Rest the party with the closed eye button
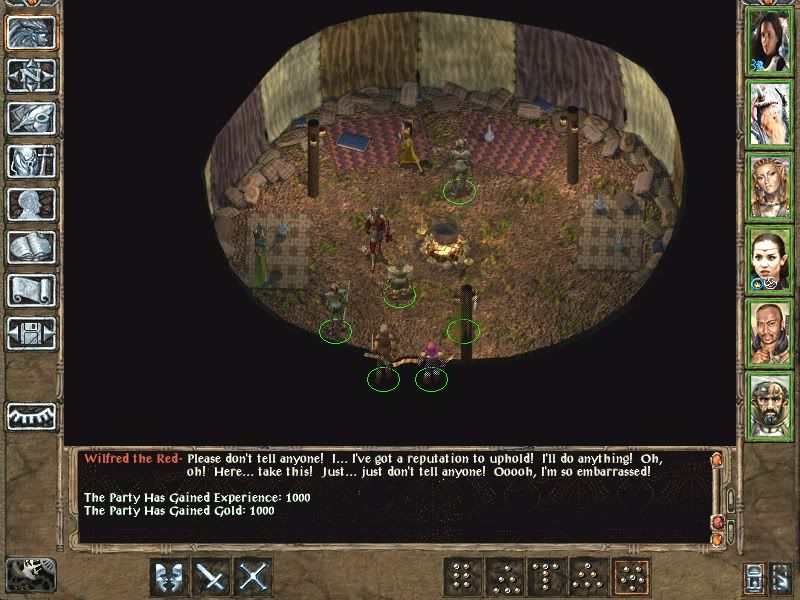The width and height of the screenshot is (800, 600). (31, 416)
